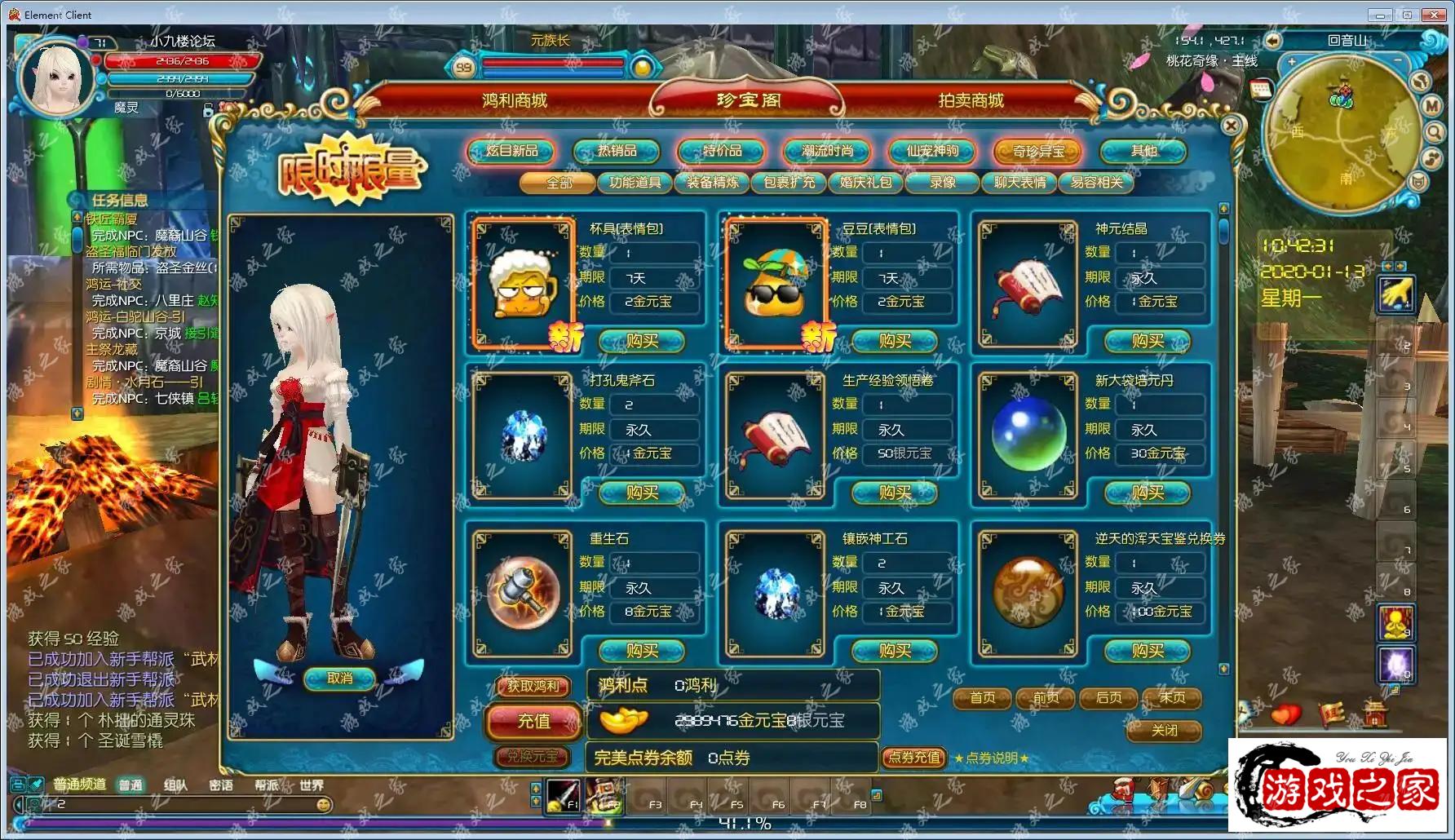Click the 充值 recharge button

point(534,721)
